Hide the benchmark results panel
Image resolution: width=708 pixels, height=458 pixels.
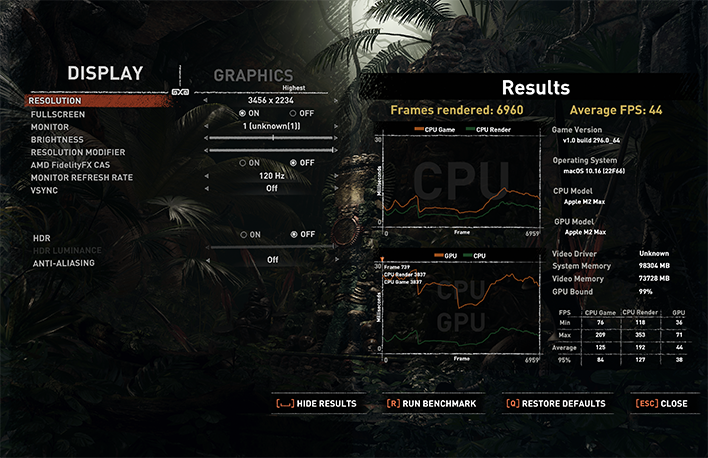[315, 404]
